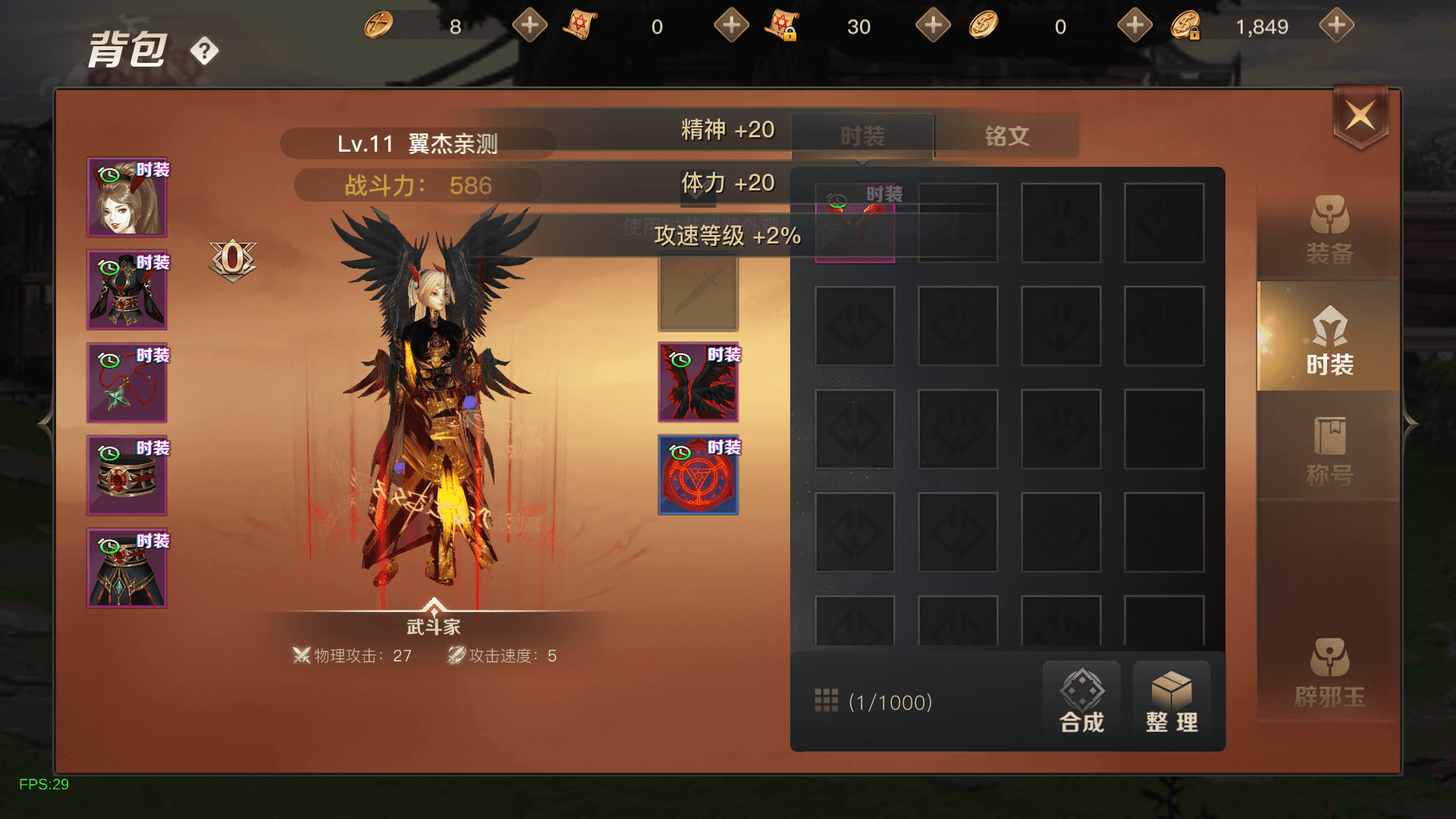Tap the 合成 button
Viewport: 1456px width, 819px height.
(x=1081, y=701)
